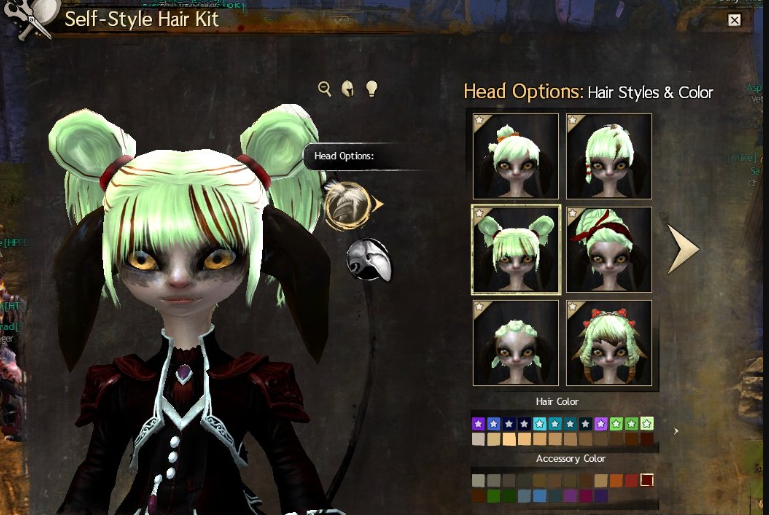
Task: Choose the cyan starred hair color
Action: pos(540,424)
